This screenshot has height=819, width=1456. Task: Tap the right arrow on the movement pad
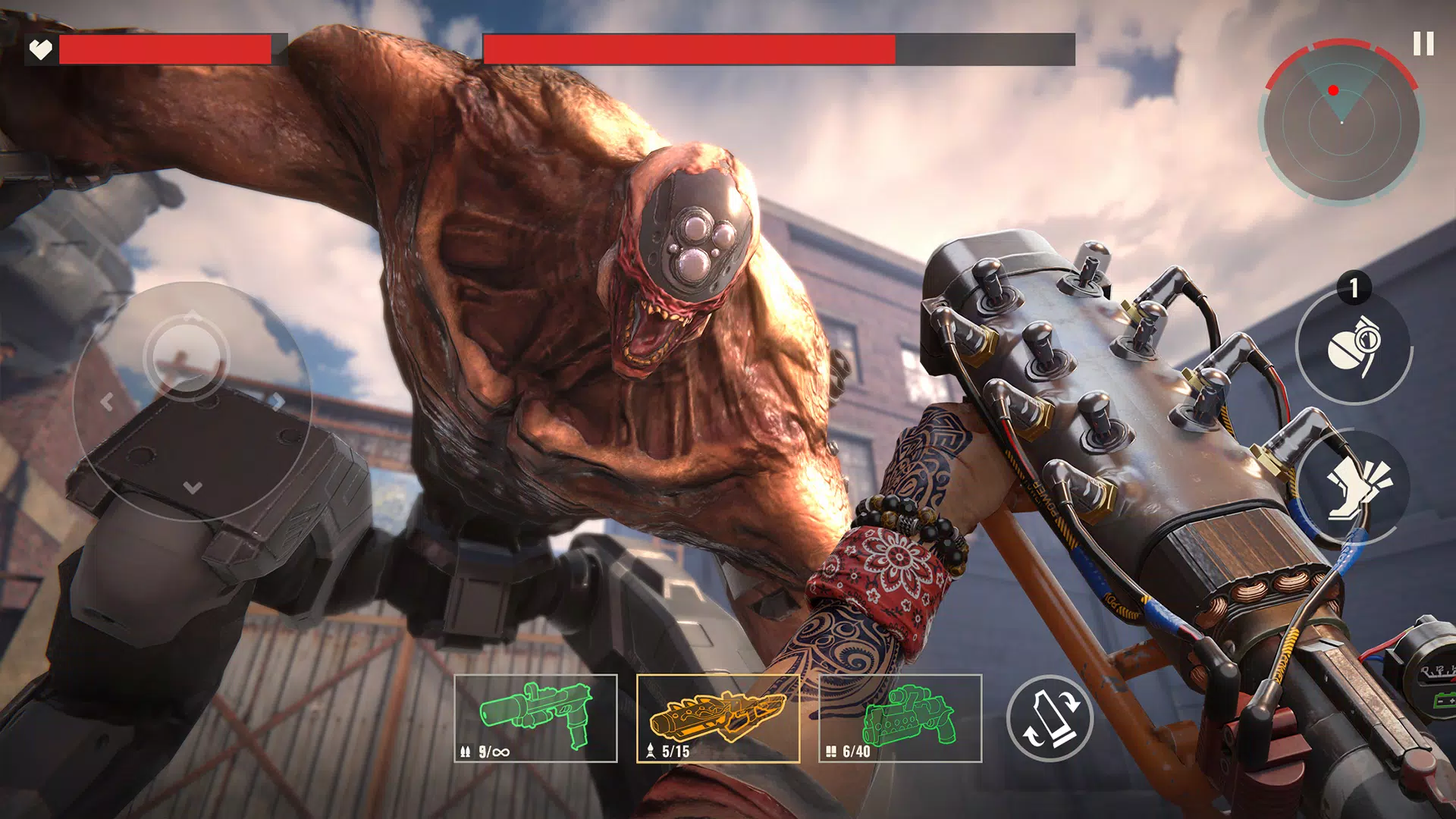pyautogui.click(x=279, y=400)
